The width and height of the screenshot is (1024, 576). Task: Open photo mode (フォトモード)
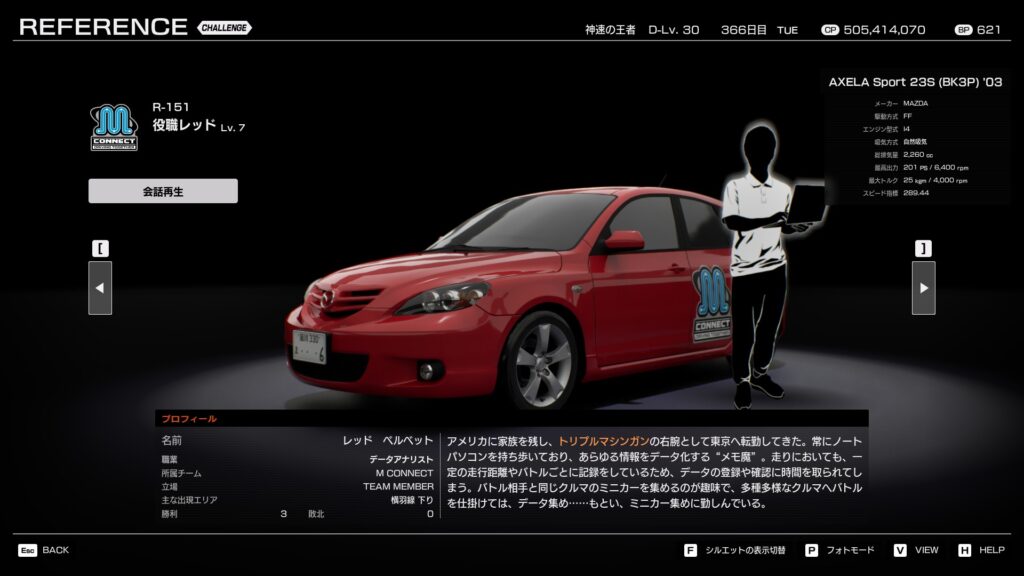point(842,550)
